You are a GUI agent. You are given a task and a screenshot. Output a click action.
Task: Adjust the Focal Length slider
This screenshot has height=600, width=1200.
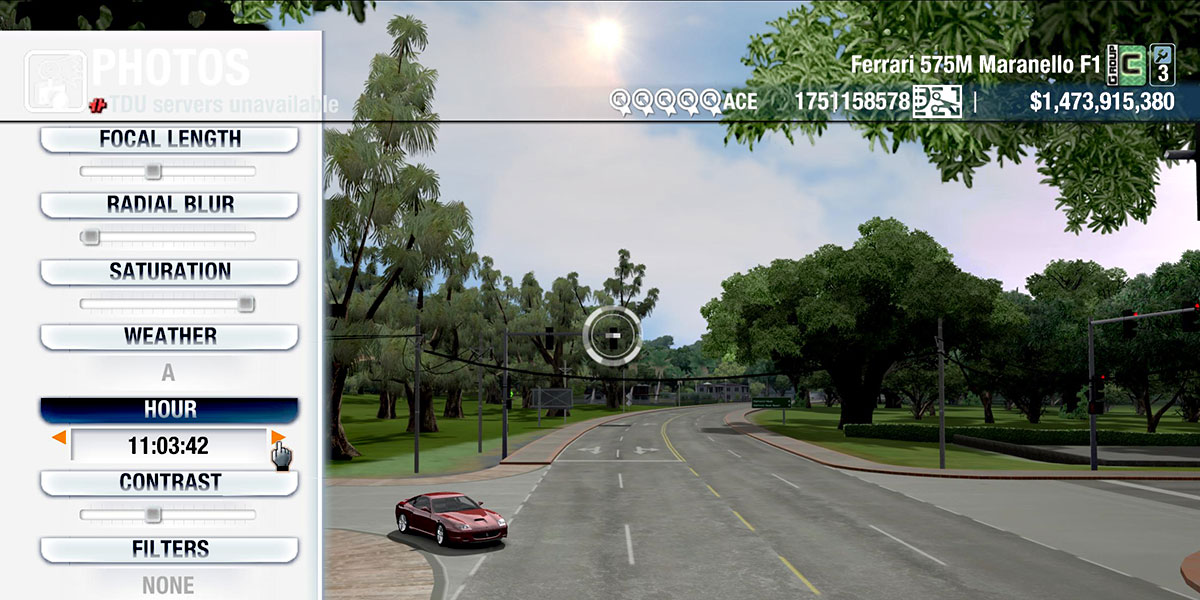click(152, 172)
